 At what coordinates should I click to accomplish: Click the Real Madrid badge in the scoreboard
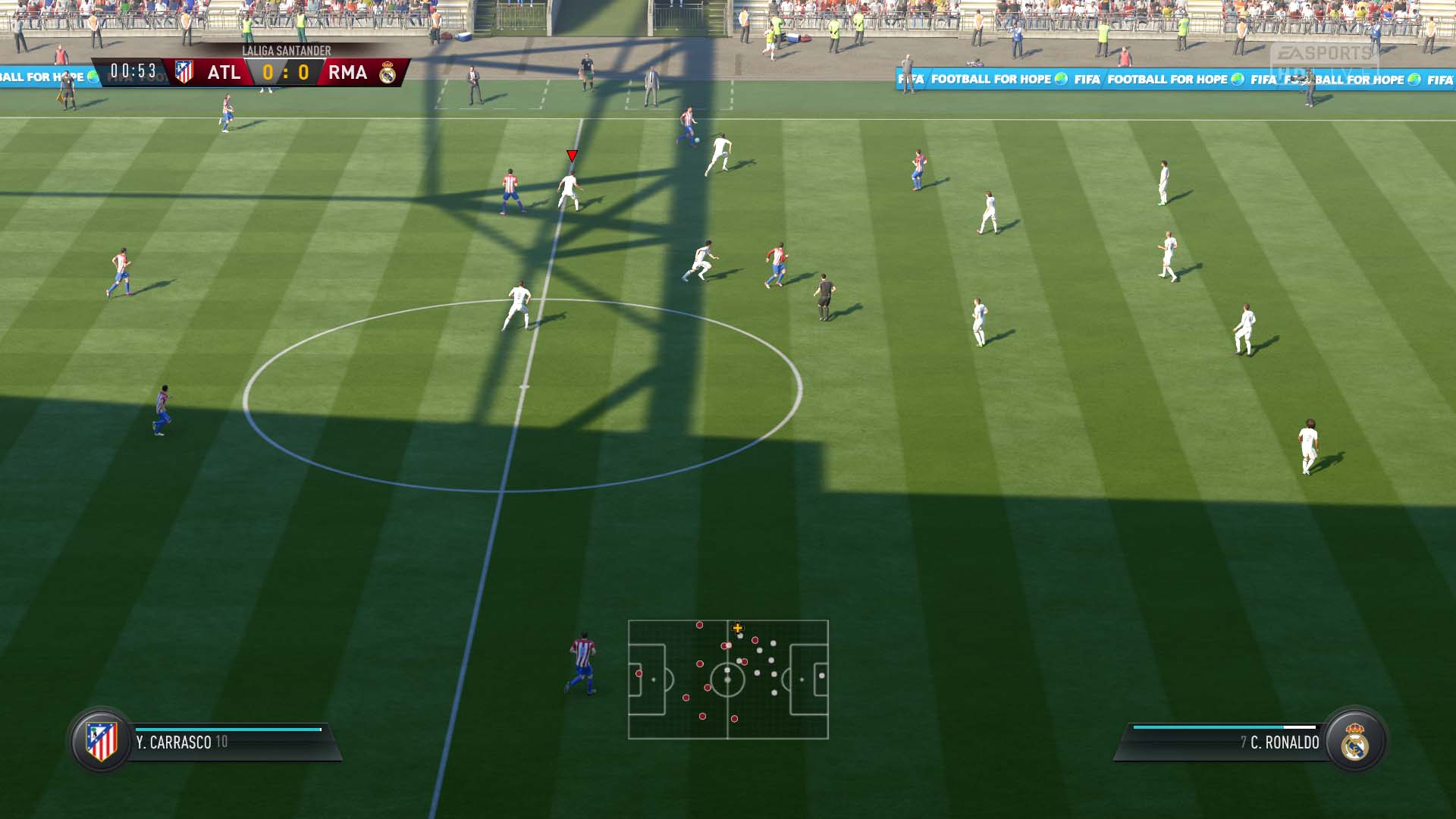(x=388, y=73)
